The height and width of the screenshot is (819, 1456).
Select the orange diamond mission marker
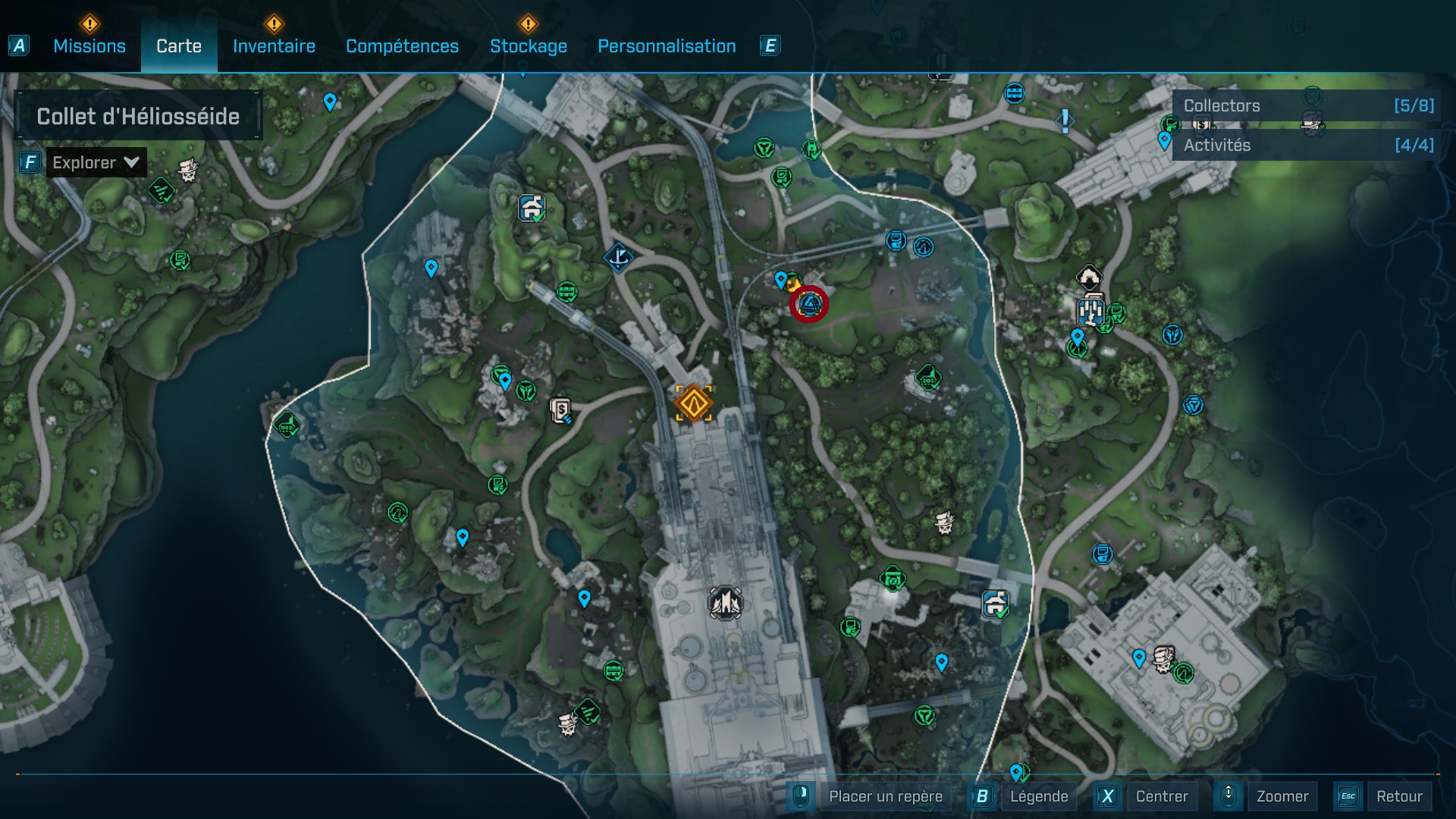pyautogui.click(x=693, y=403)
